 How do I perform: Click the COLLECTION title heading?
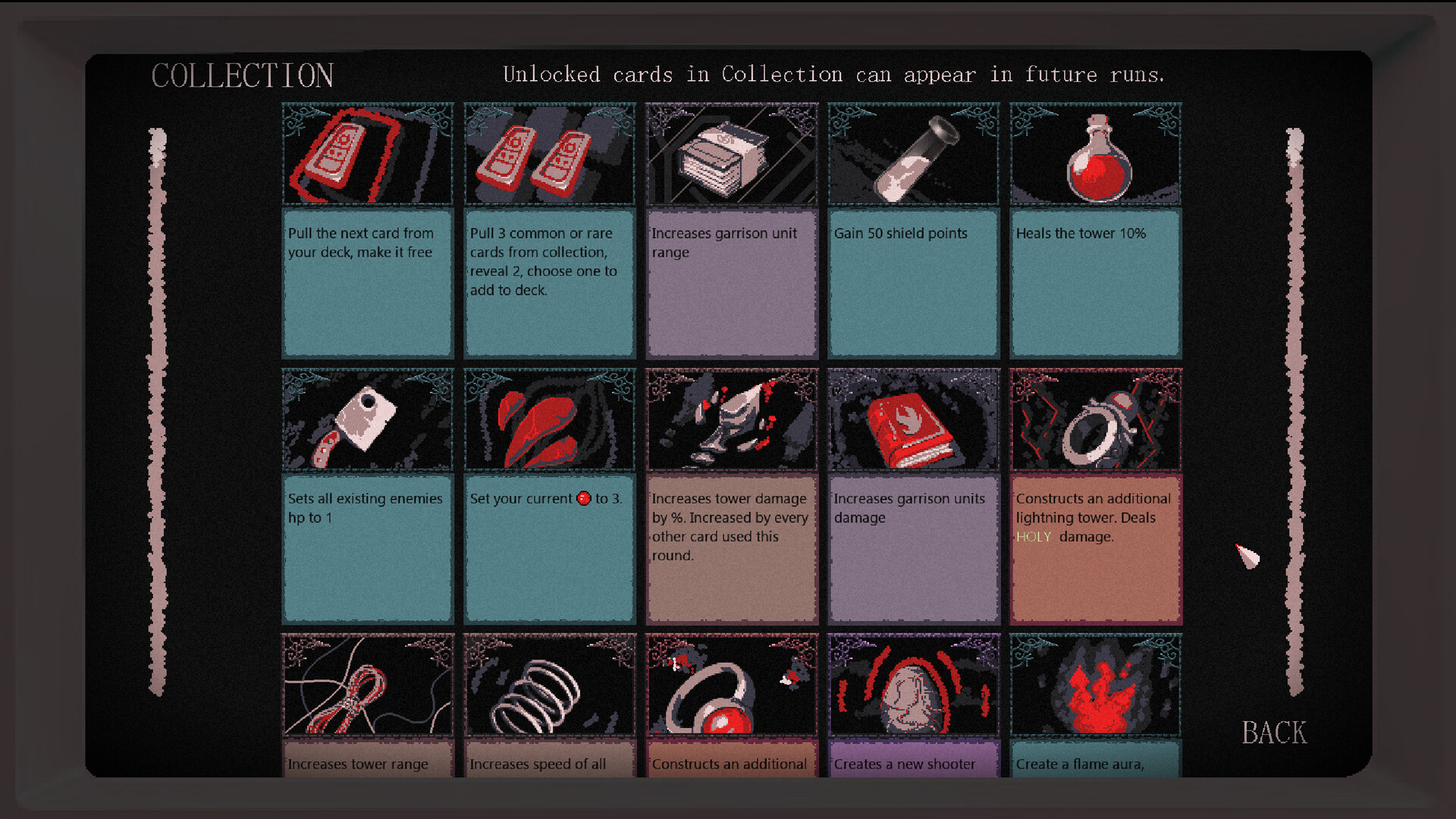click(243, 75)
